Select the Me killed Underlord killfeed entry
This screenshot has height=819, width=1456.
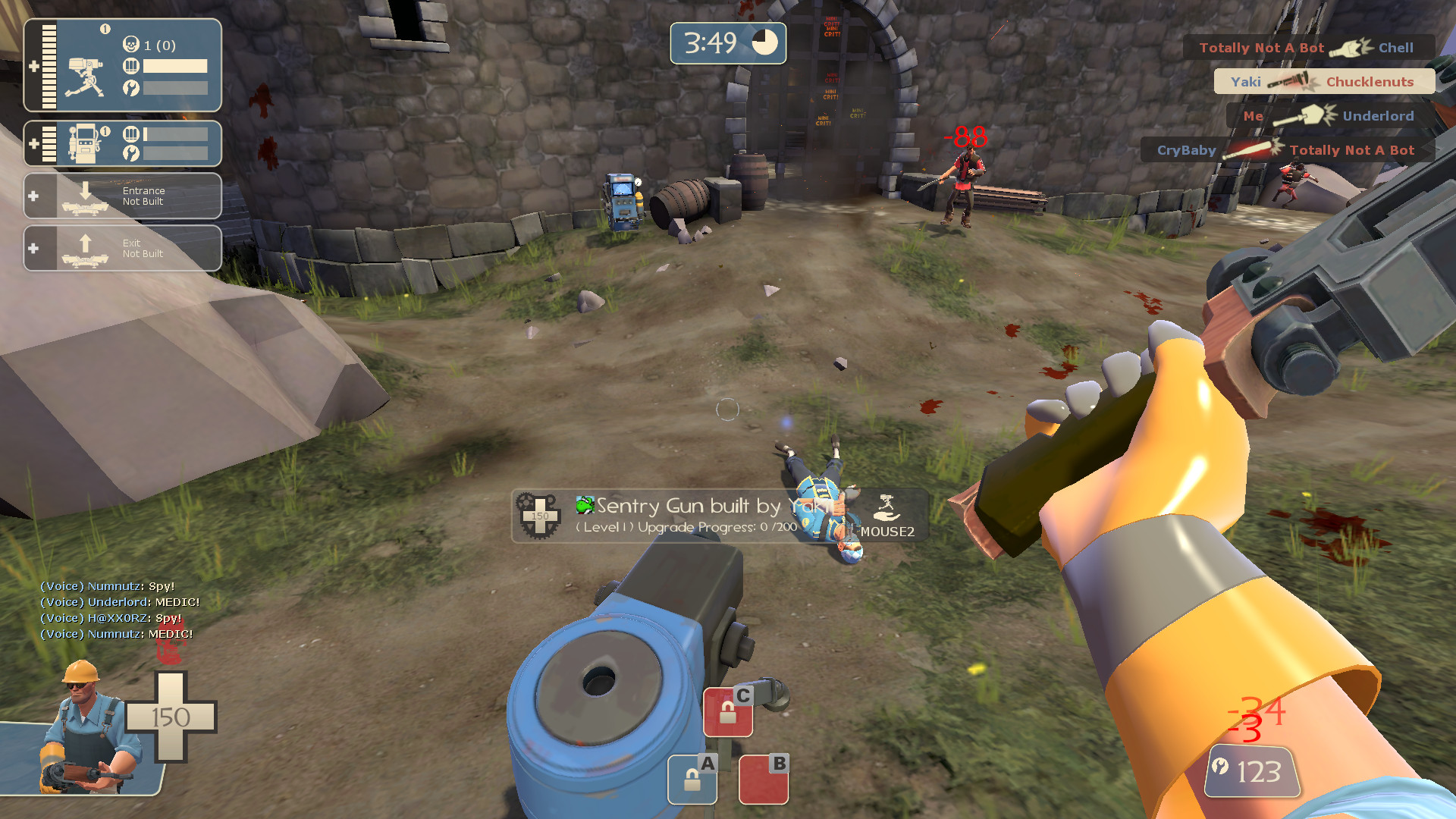coord(1329,115)
